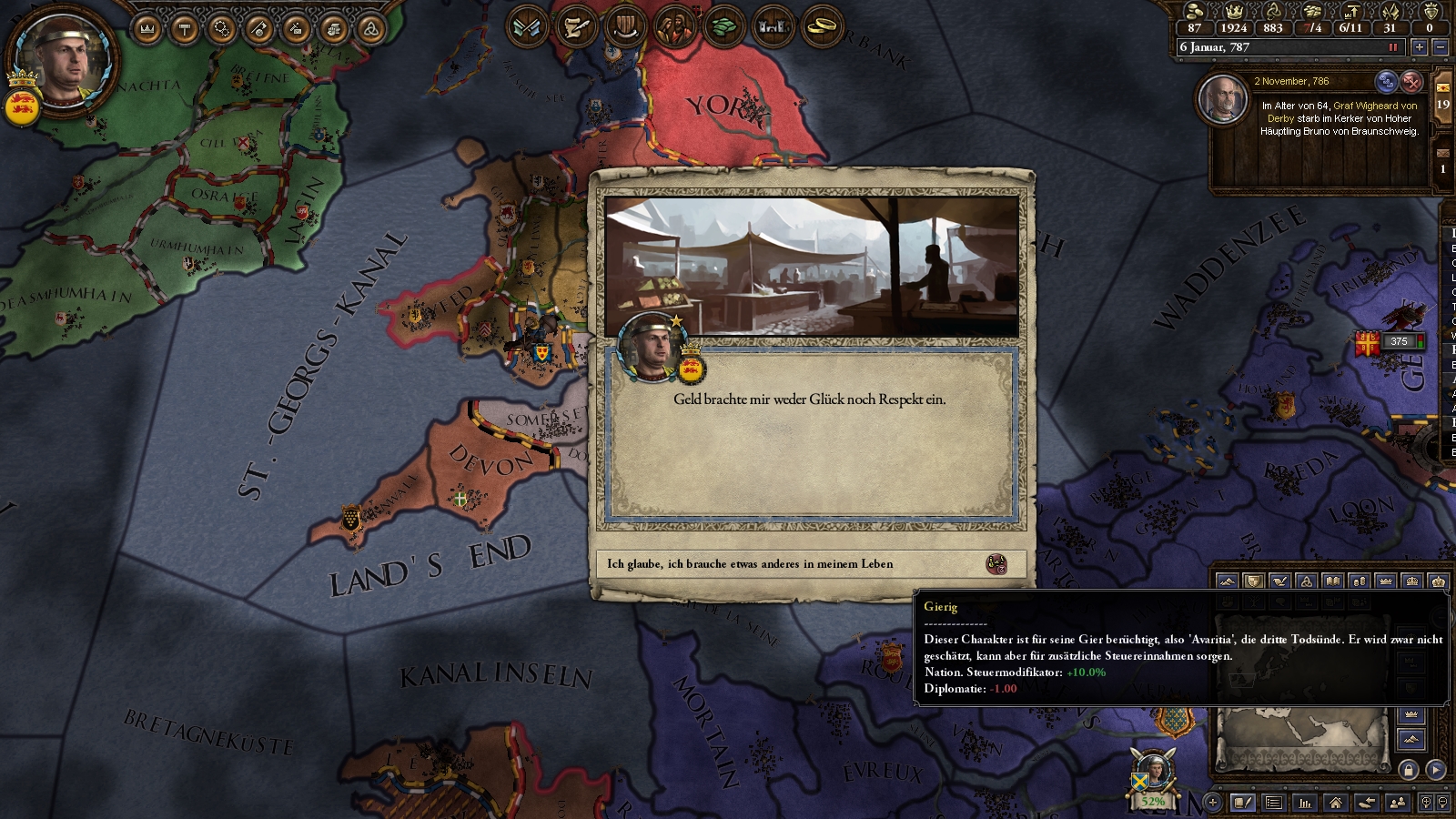Image resolution: width=1456 pixels, height=819 pixels.
Task: Dismiss message with red envelope X button
Action: (1411, 82)
